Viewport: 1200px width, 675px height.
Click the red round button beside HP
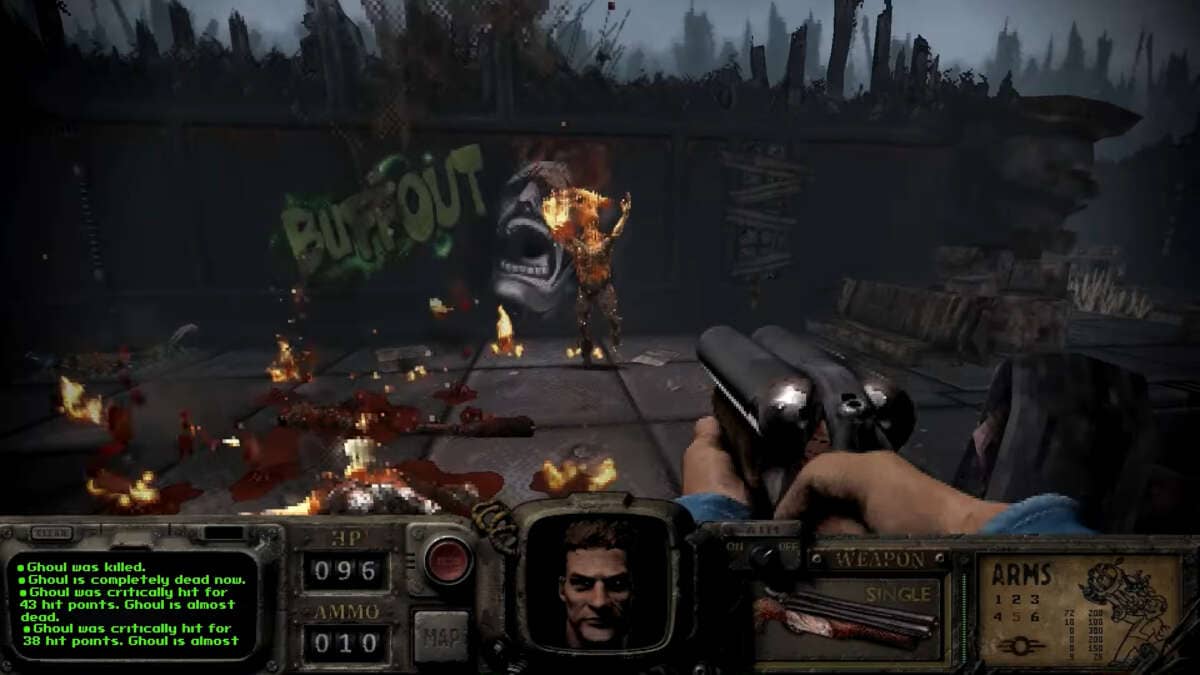(x=447, y=561)
